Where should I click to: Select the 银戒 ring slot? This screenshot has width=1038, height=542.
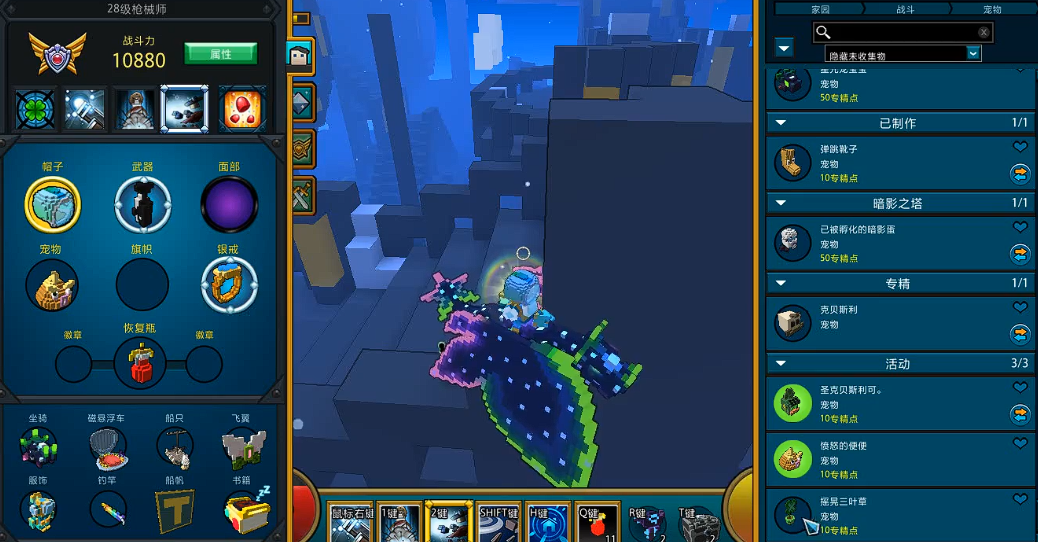(229, 285)
